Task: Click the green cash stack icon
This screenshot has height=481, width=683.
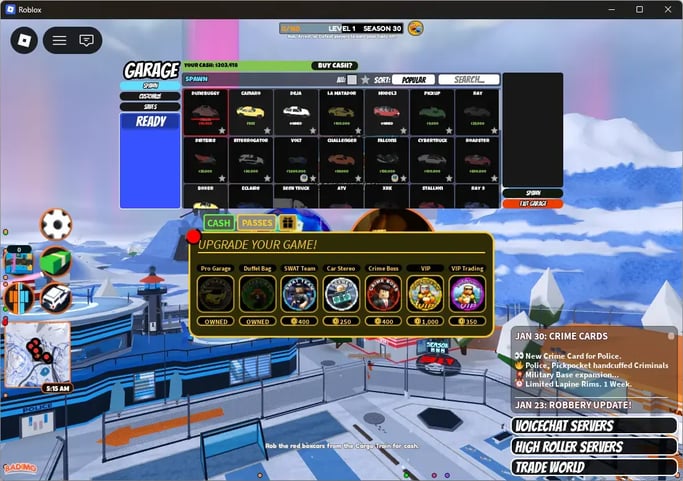Action: pos(56,262)
